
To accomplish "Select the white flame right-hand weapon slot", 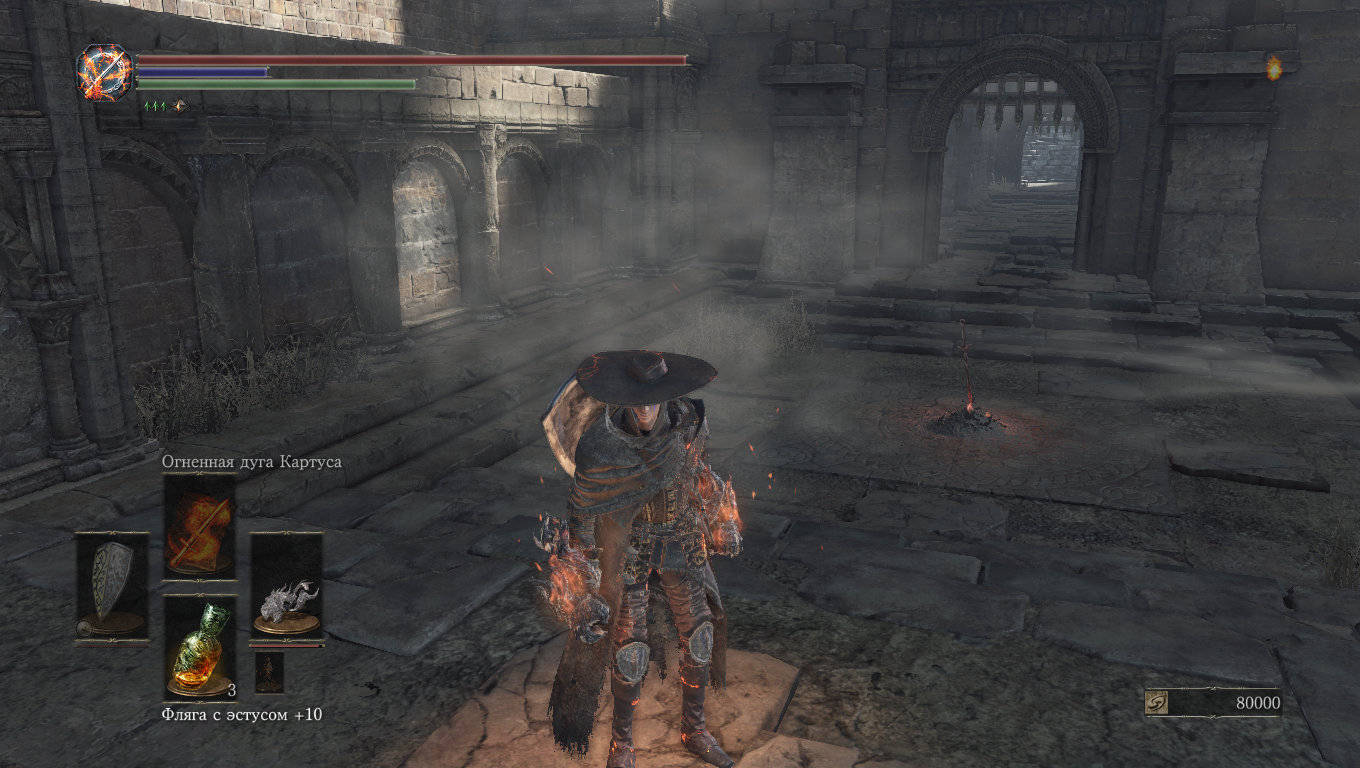I will [x=287, y=585].
